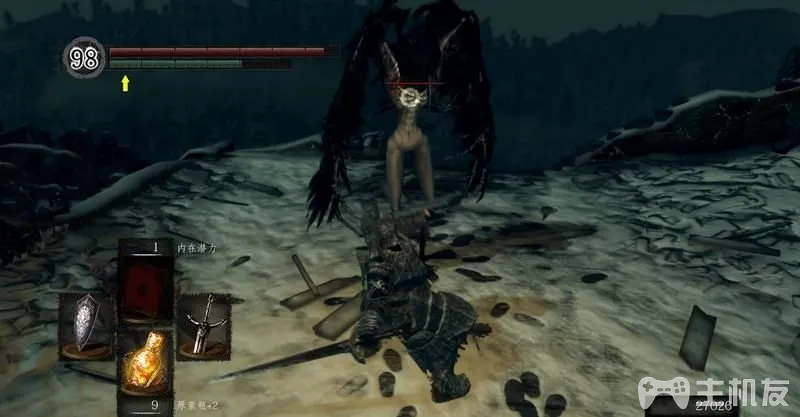The image size is (800, 417).
Task: Choose the left-hand shield slot
Action: tap(85, 325)
